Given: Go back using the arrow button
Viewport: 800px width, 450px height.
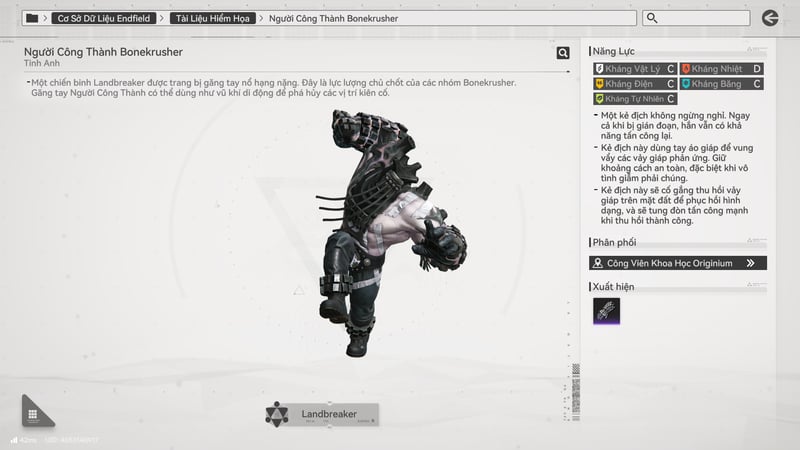Looking at the screenshot, I should click(770, 18).
